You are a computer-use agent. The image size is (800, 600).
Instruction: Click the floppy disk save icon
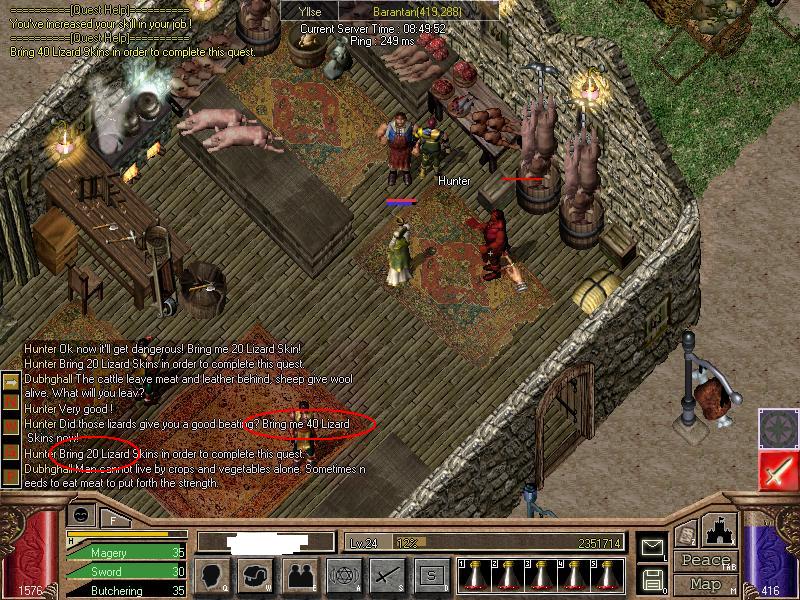(651, 579)
